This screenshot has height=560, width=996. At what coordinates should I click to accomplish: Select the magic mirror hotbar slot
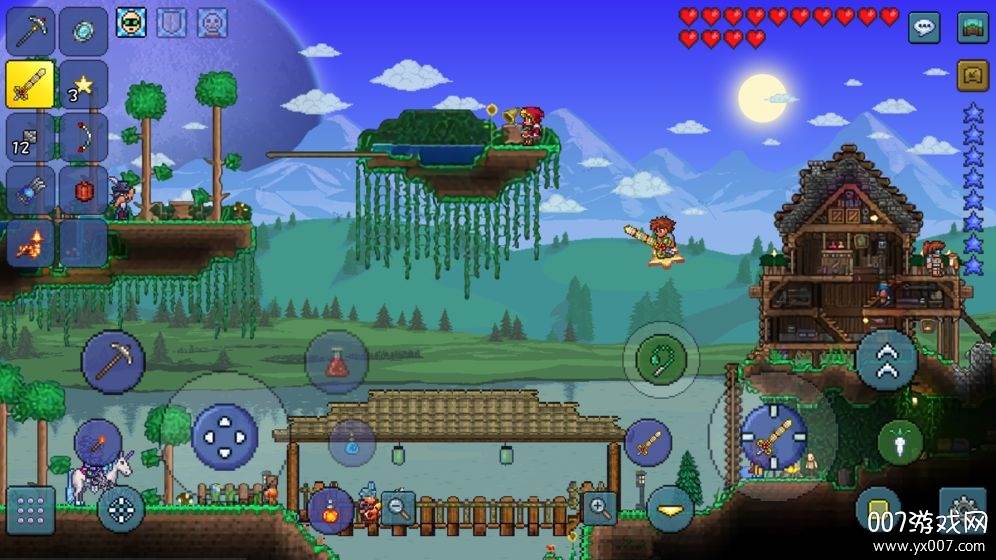(x=82, y=31)
